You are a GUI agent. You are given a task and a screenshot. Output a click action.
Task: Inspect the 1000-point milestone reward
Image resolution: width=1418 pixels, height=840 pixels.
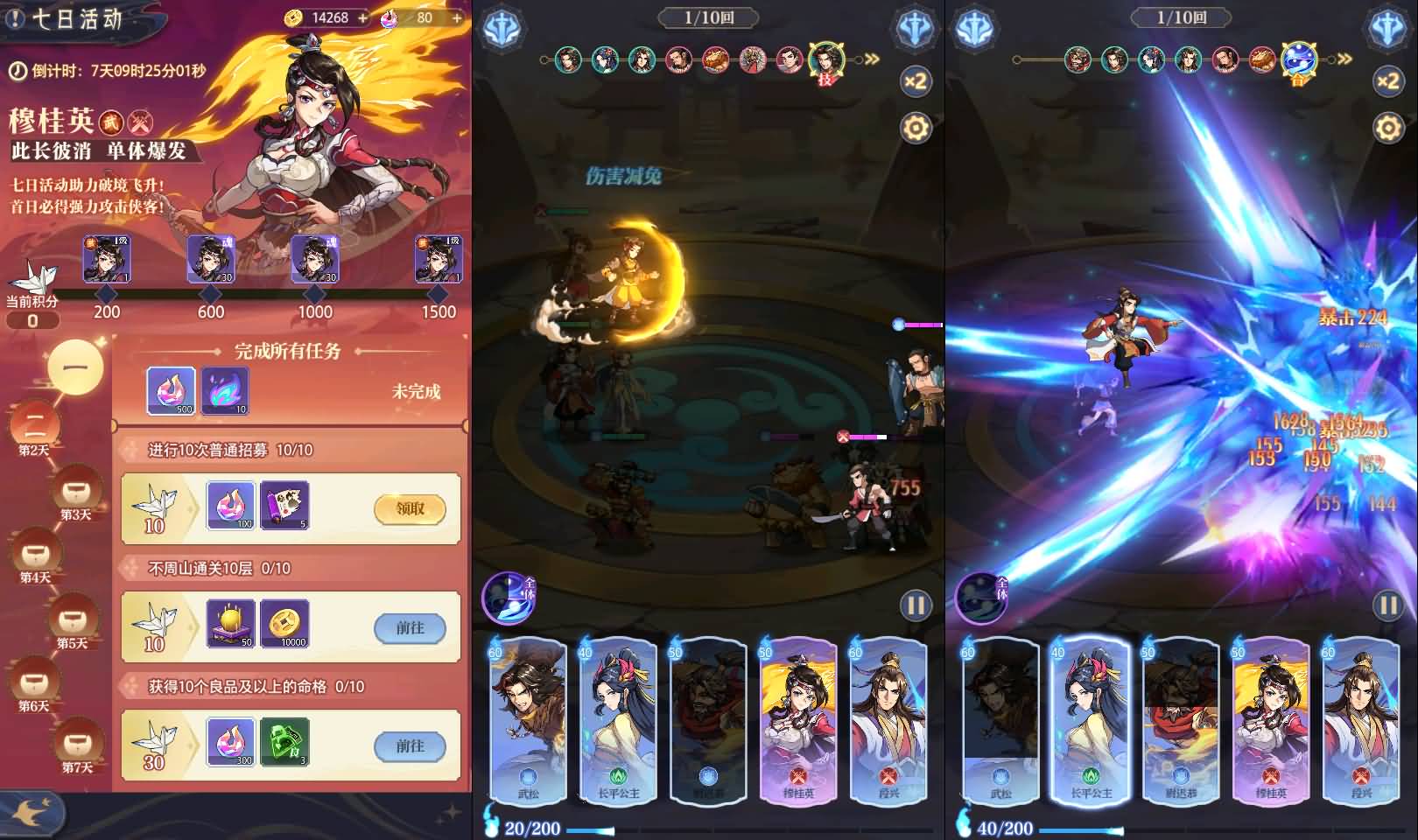coord(315,259)
